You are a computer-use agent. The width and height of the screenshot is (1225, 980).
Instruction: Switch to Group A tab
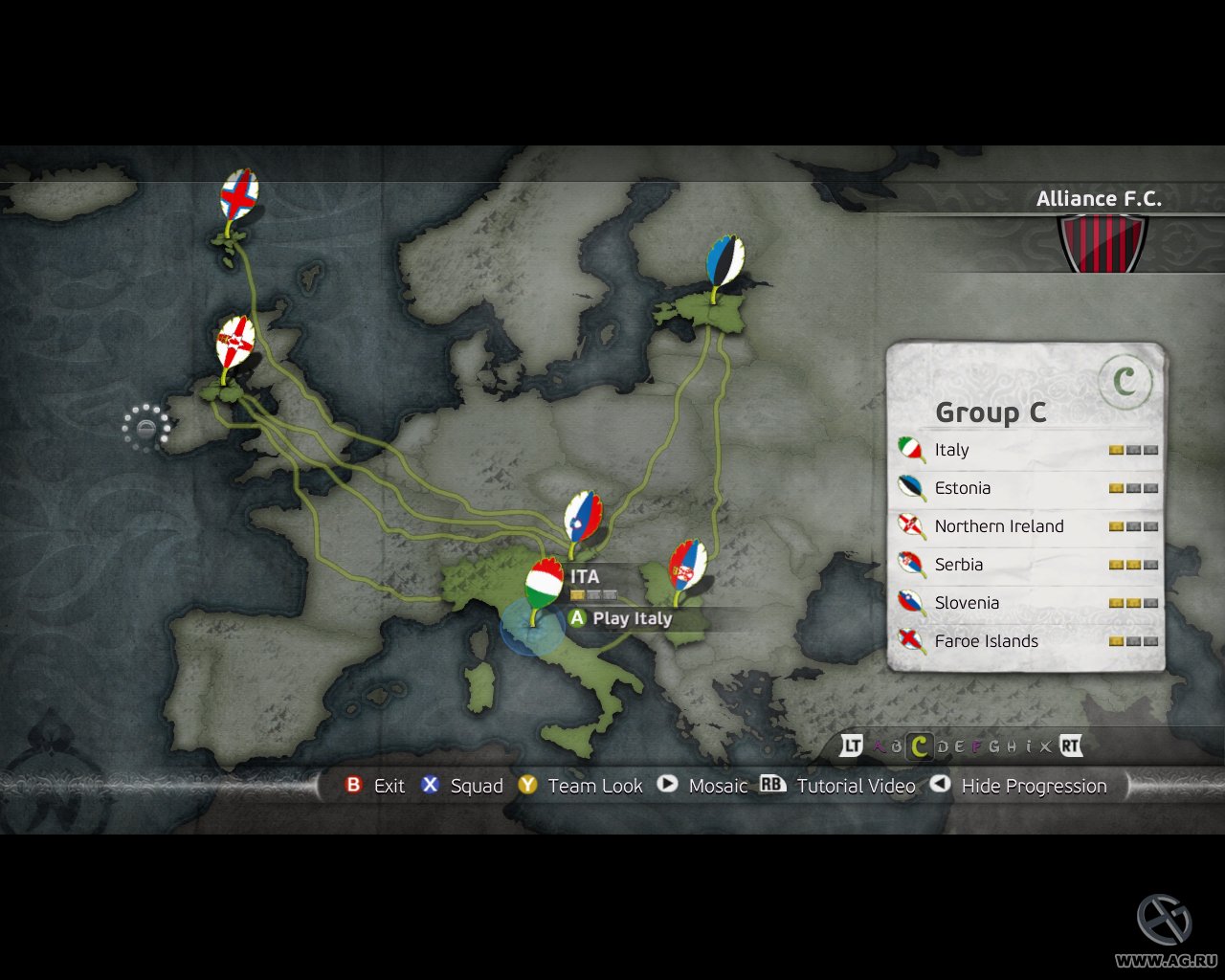pos(878,746)
